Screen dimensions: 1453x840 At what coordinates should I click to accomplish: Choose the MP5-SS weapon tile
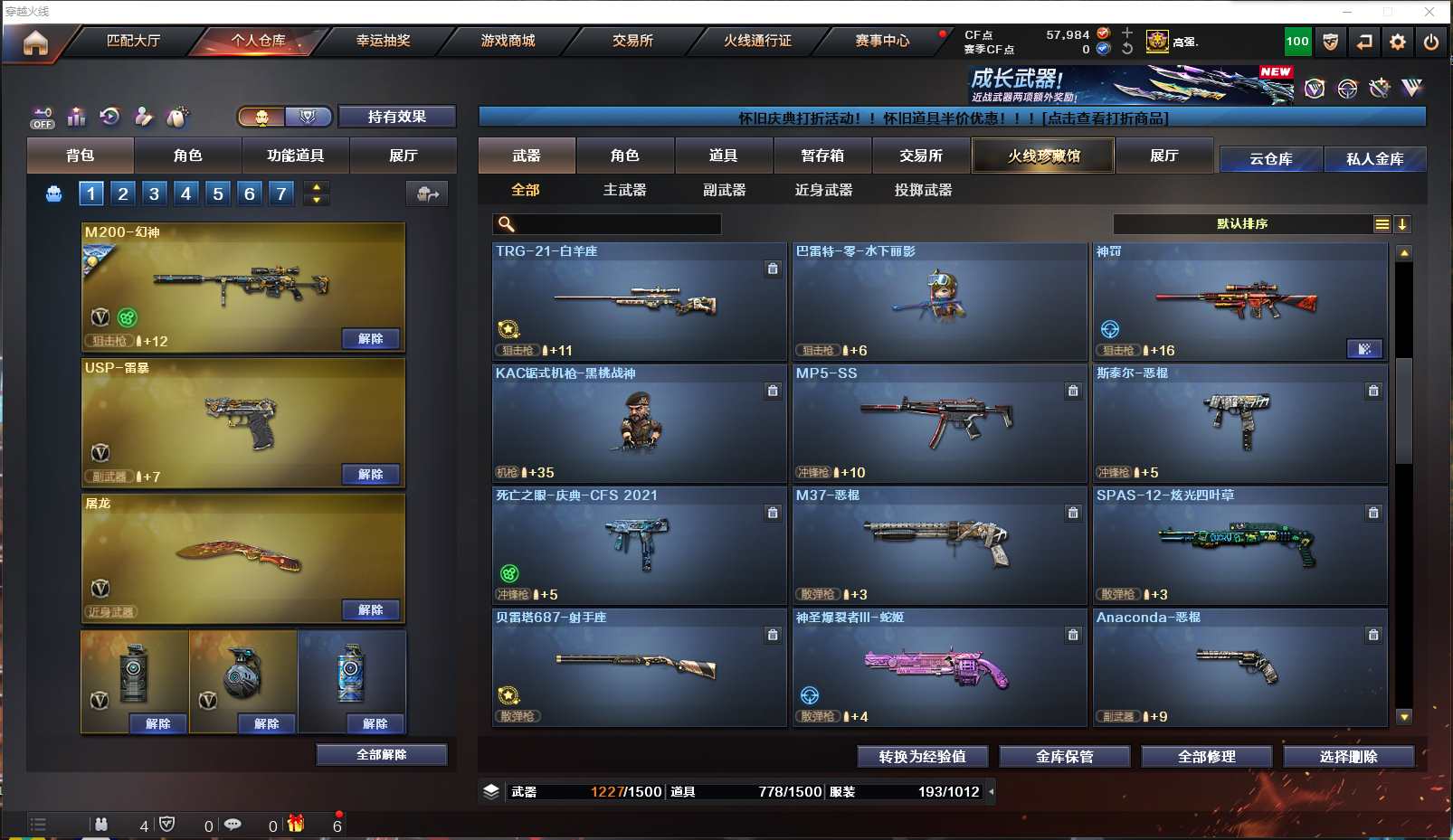point(939,423)
